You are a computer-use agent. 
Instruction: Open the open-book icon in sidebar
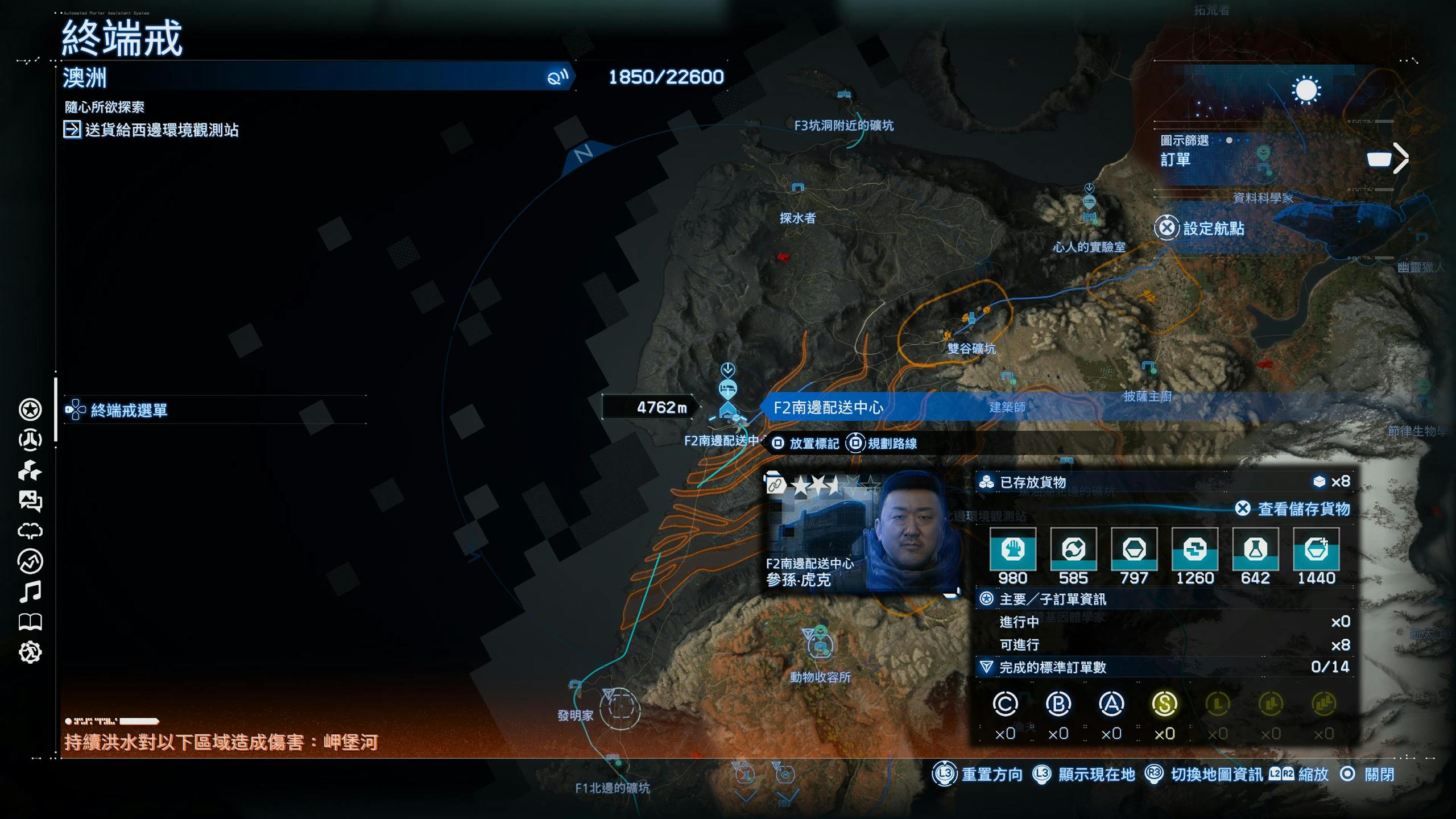pos(30,622)
